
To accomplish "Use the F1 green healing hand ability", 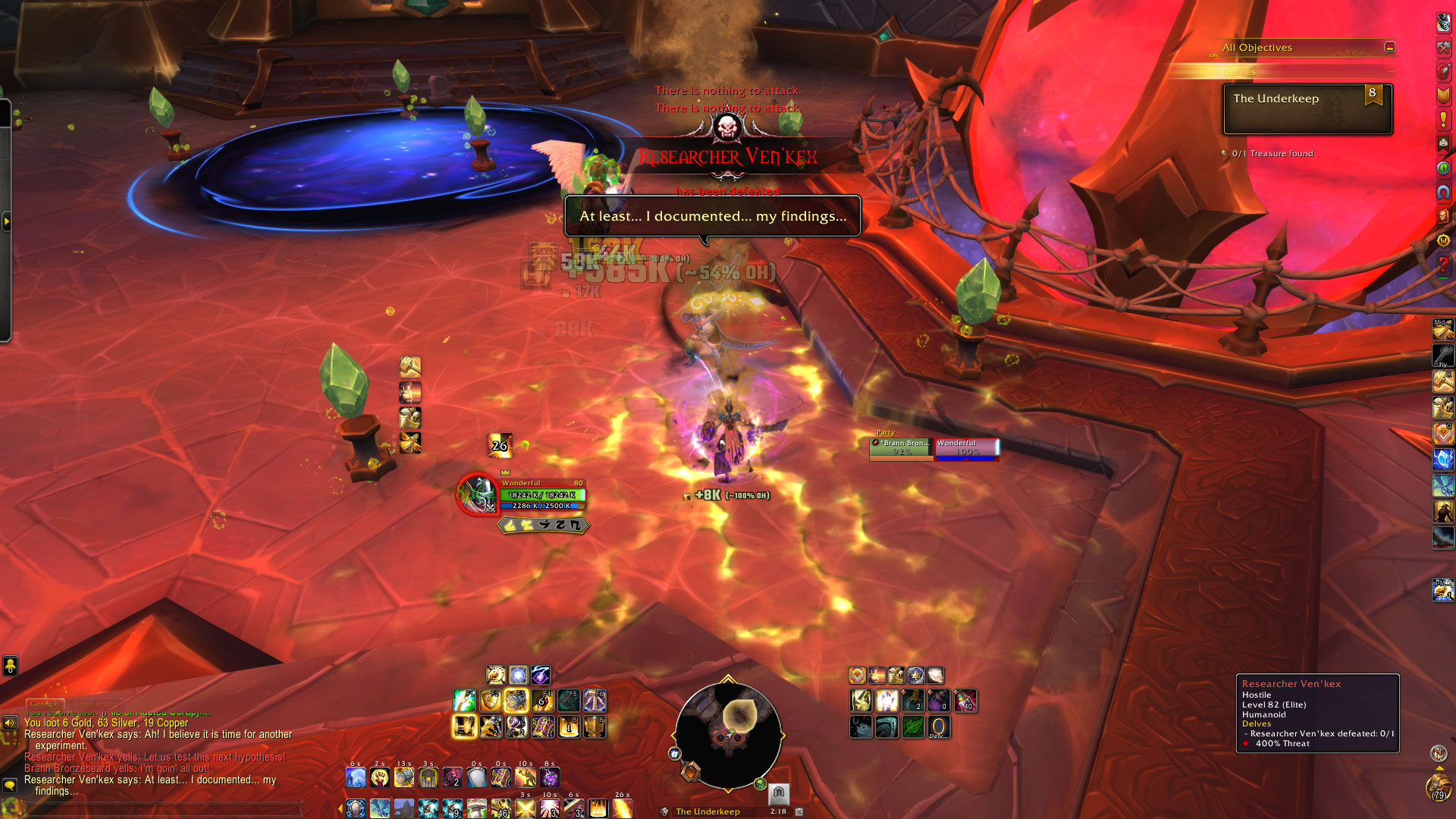I will click(x=464, y=701).
